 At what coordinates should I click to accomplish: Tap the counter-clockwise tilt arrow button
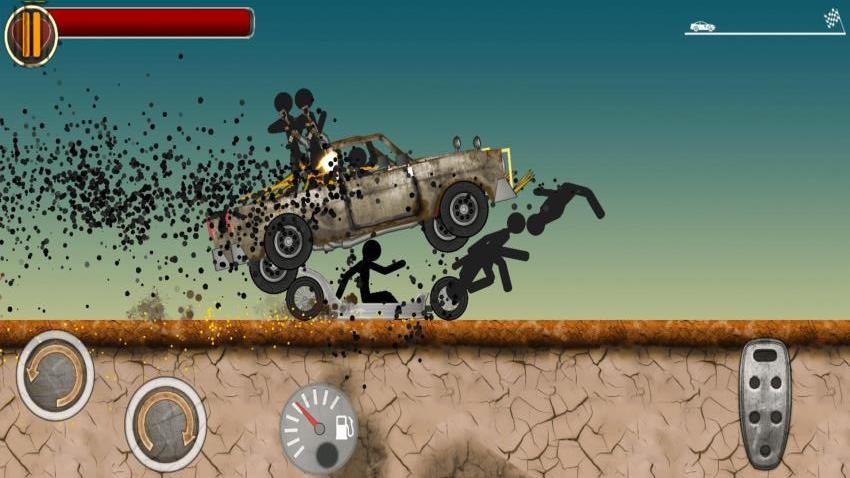coord(55,375)
